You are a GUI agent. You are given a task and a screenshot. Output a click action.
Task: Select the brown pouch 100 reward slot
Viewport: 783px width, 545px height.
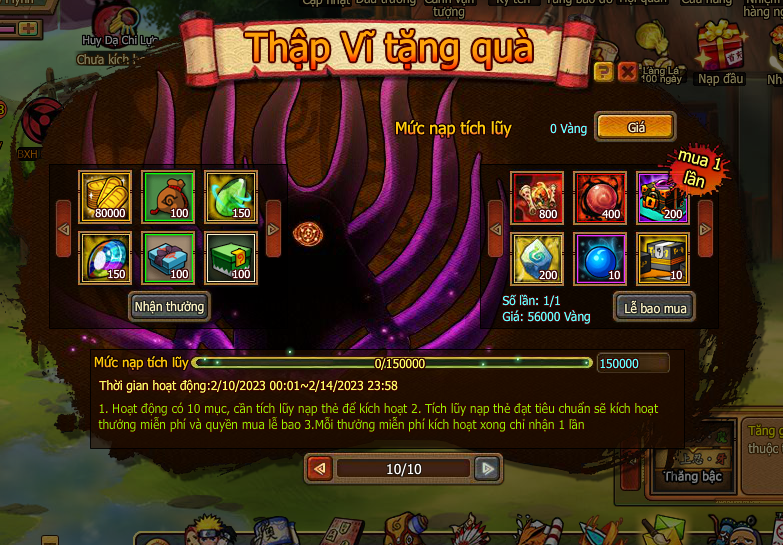point(167,196)
